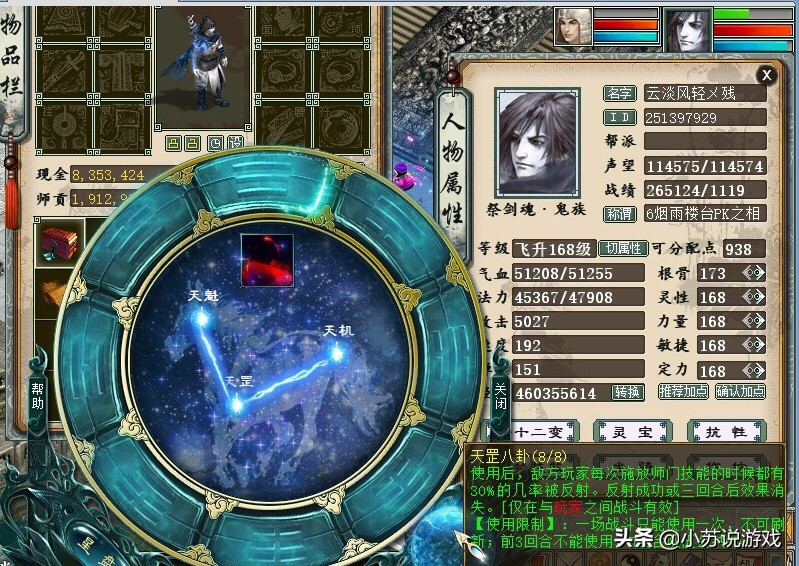Show the 抗性 resistances tab
Image resolution: width=799 pixels, height=566 pixels.
727,432
